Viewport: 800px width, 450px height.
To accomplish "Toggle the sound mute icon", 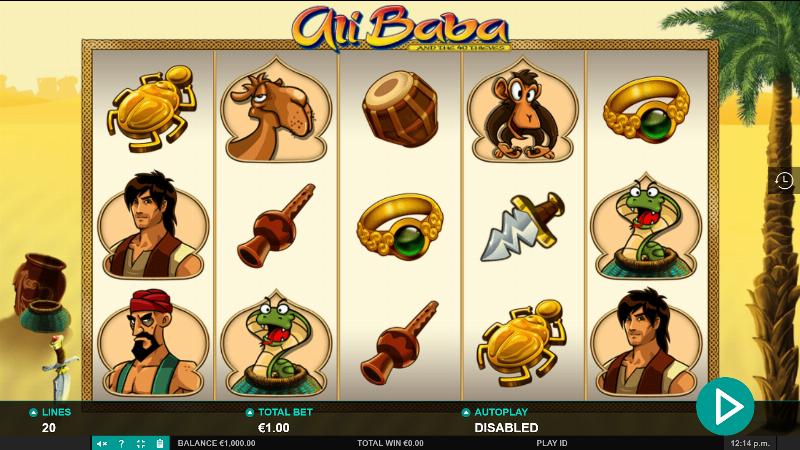I will coord(102,443).
